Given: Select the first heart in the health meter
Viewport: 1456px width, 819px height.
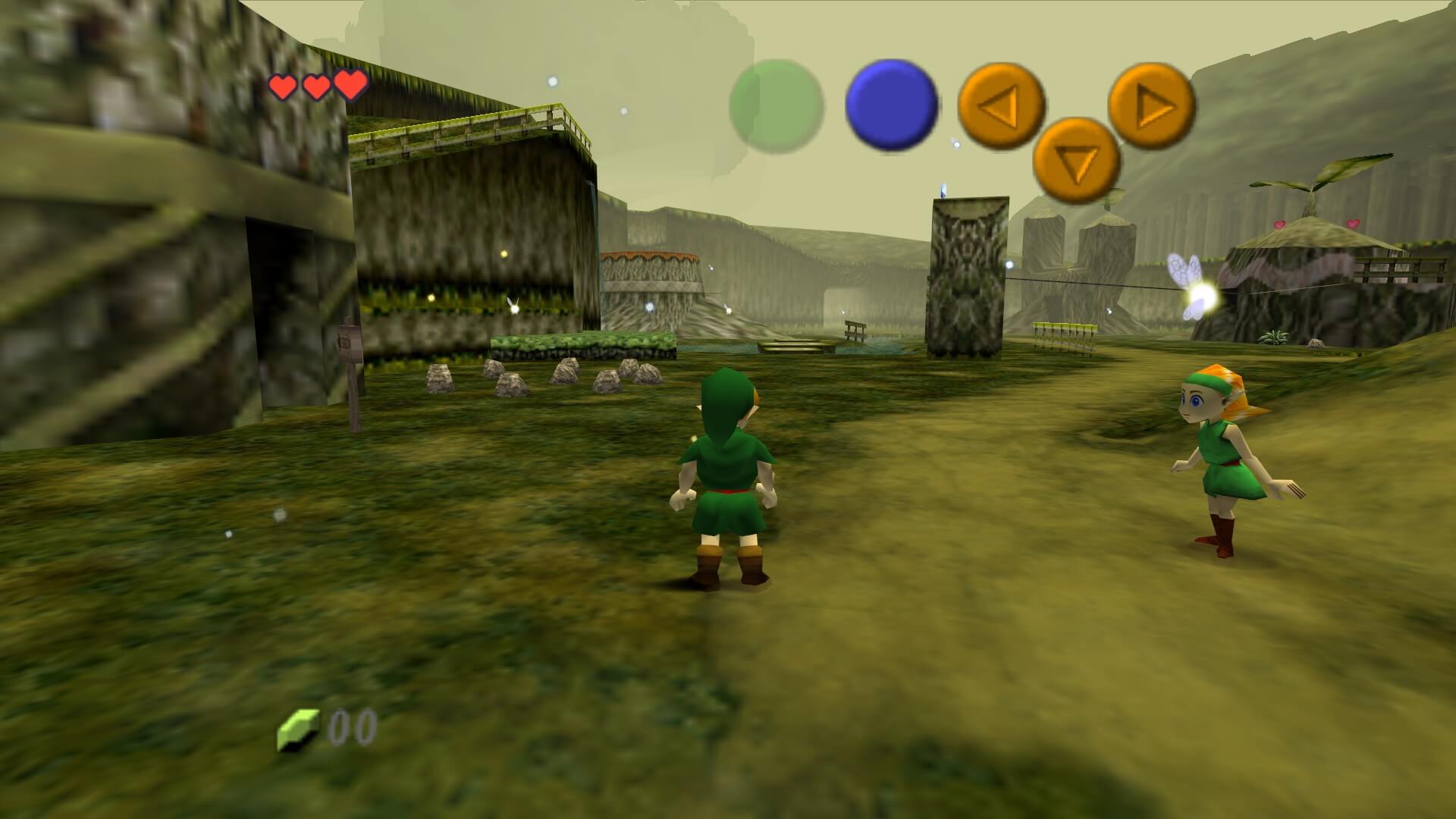Looking at the screenshot, I should pyautogui.click(x=284, y=85).
